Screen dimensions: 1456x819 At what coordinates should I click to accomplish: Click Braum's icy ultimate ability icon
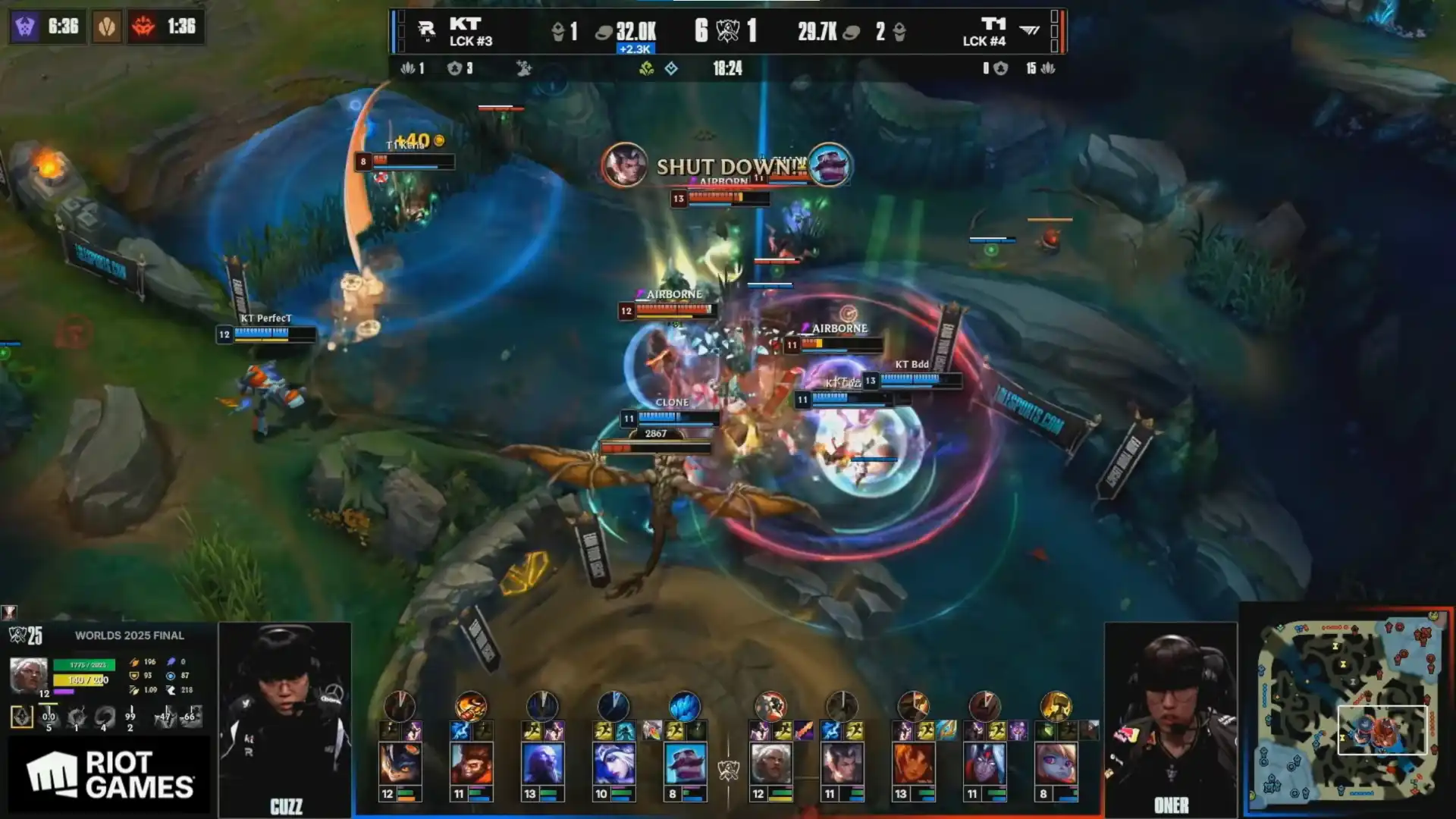click(x=685, y=706)
